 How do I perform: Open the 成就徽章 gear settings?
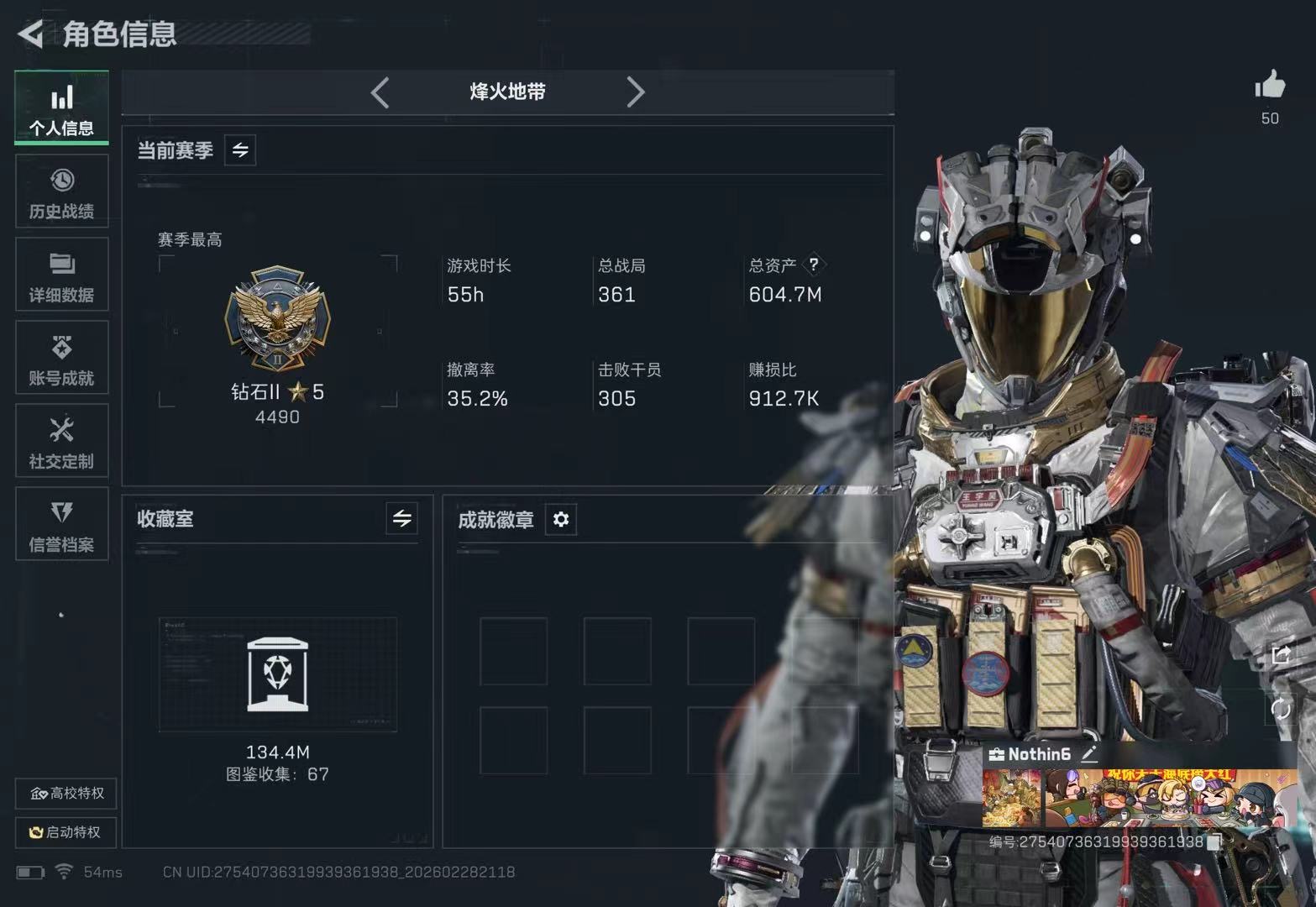tap(561, 520)
